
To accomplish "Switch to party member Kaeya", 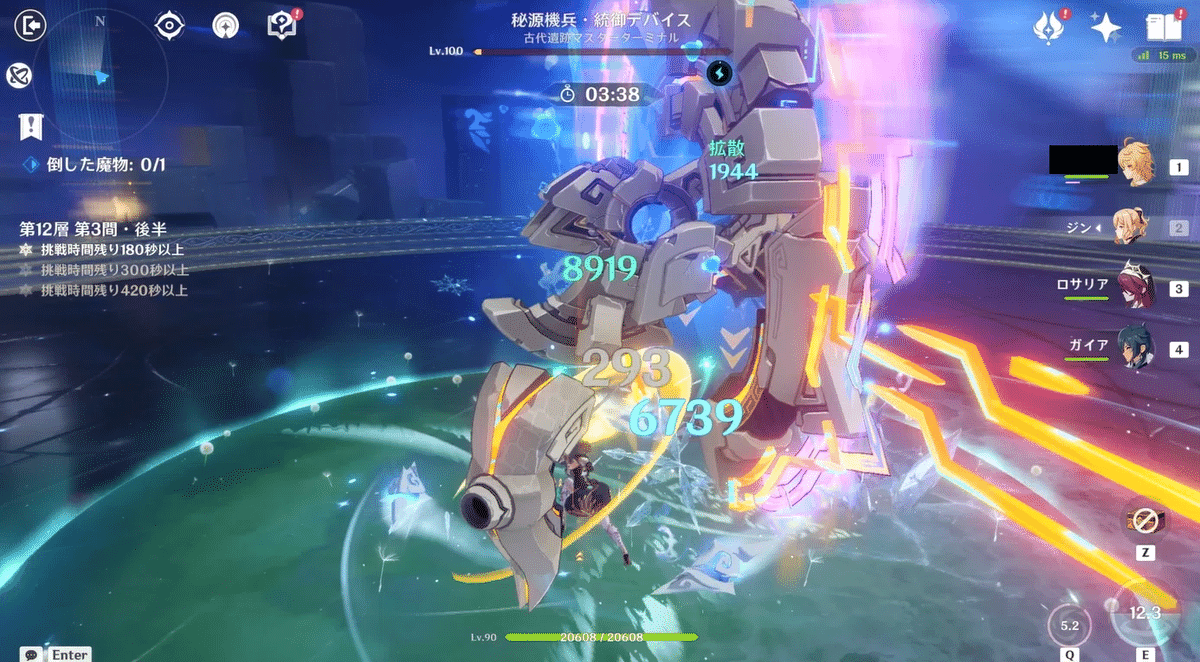I will coord(1135,349).
